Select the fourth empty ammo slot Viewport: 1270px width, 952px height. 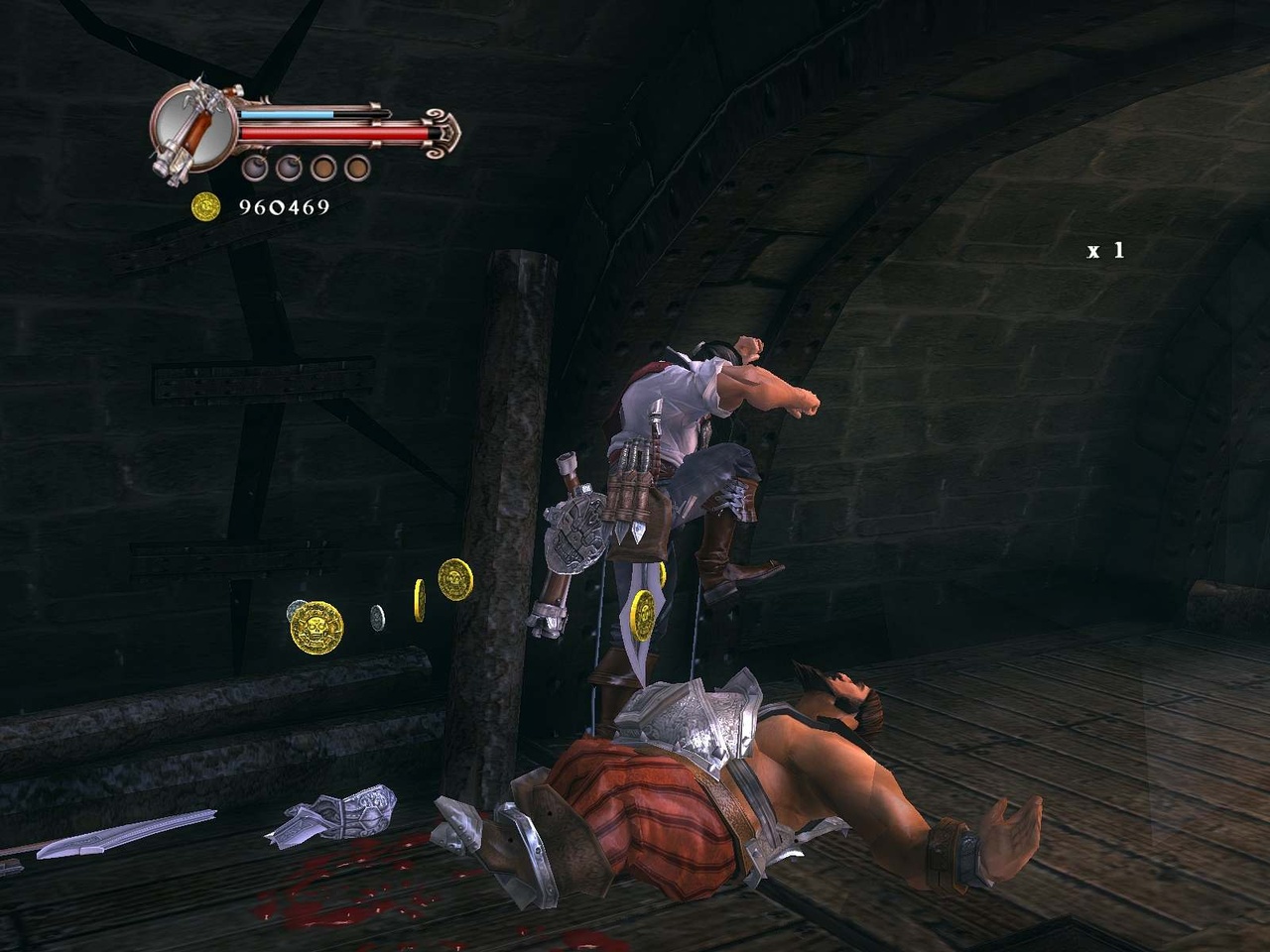tap(356, 168)
